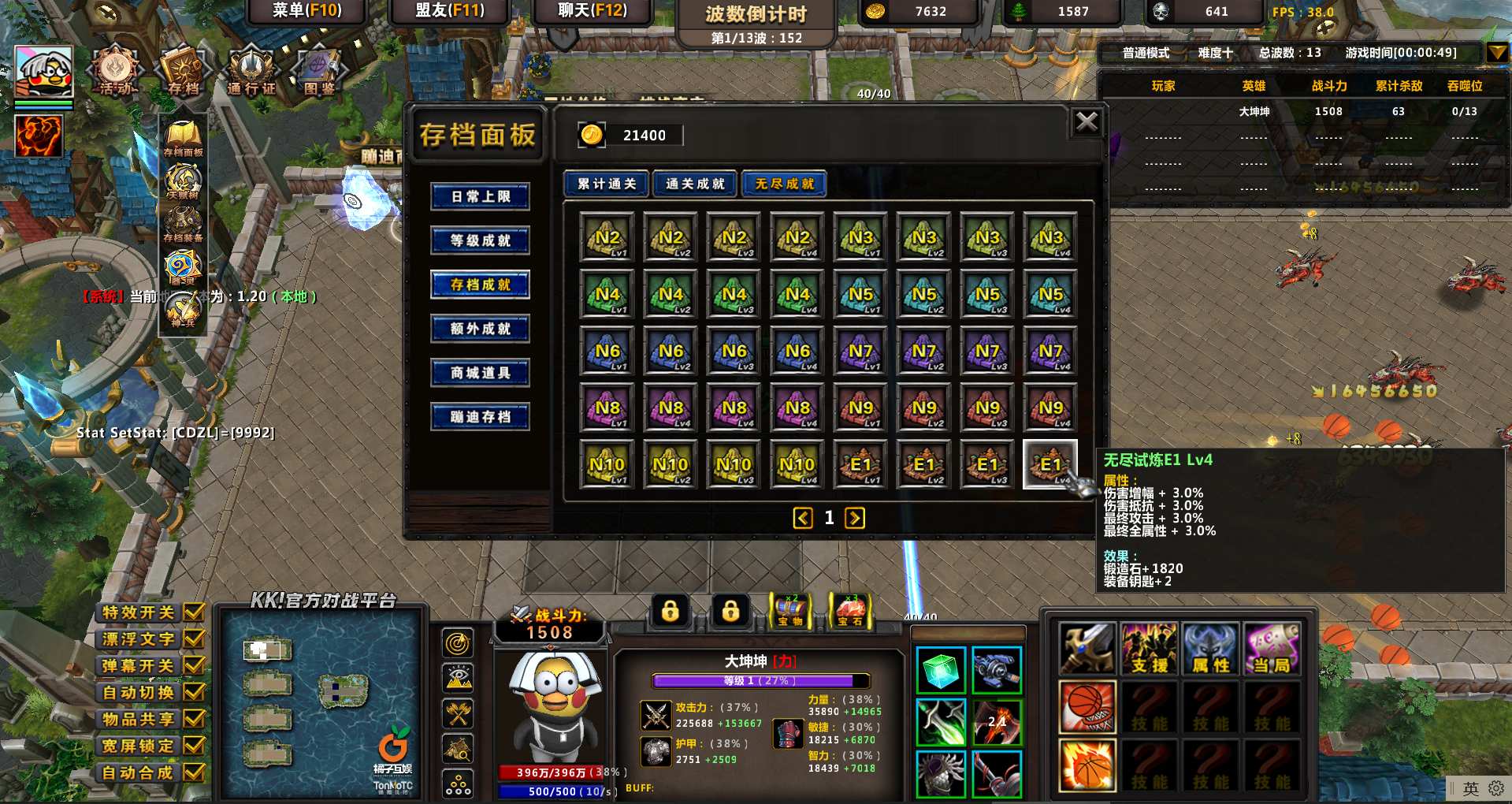This screenshot has width=1512, height=804.
Task: Open the 蹦迪存档 category
Action: click(480, 417)
